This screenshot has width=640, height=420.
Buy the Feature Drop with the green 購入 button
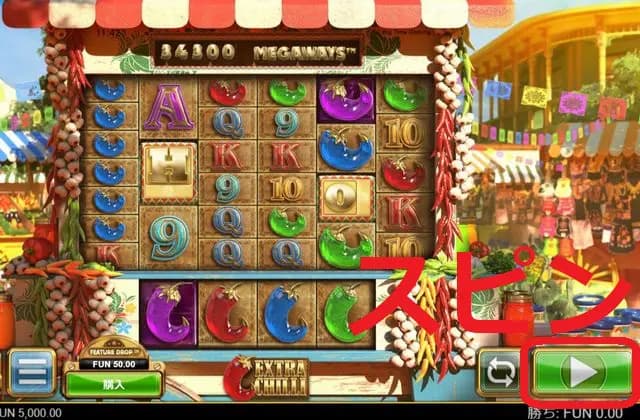pyautogui.click(x=113, y=383)
